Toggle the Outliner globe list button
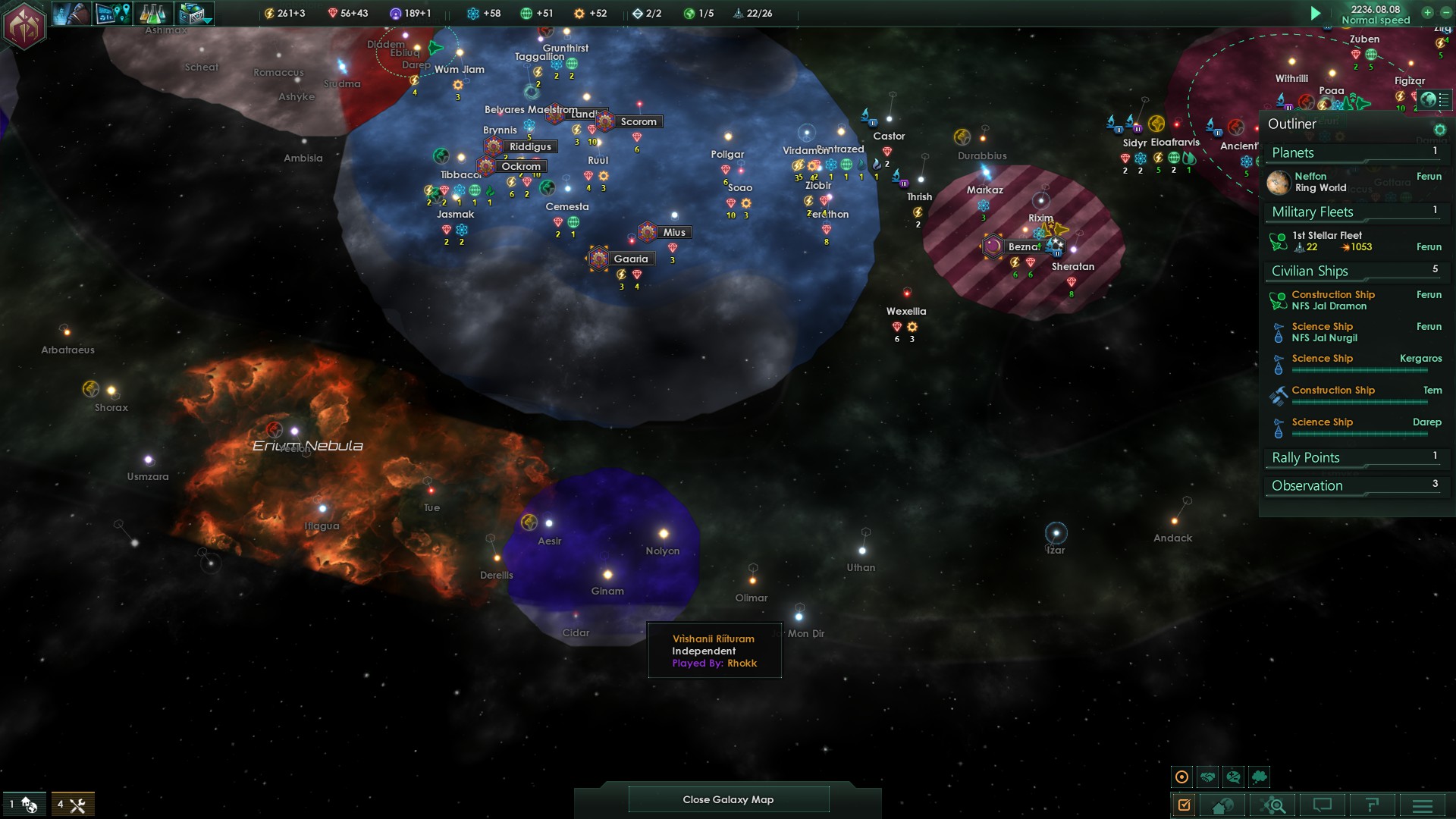 (1435, 99)
